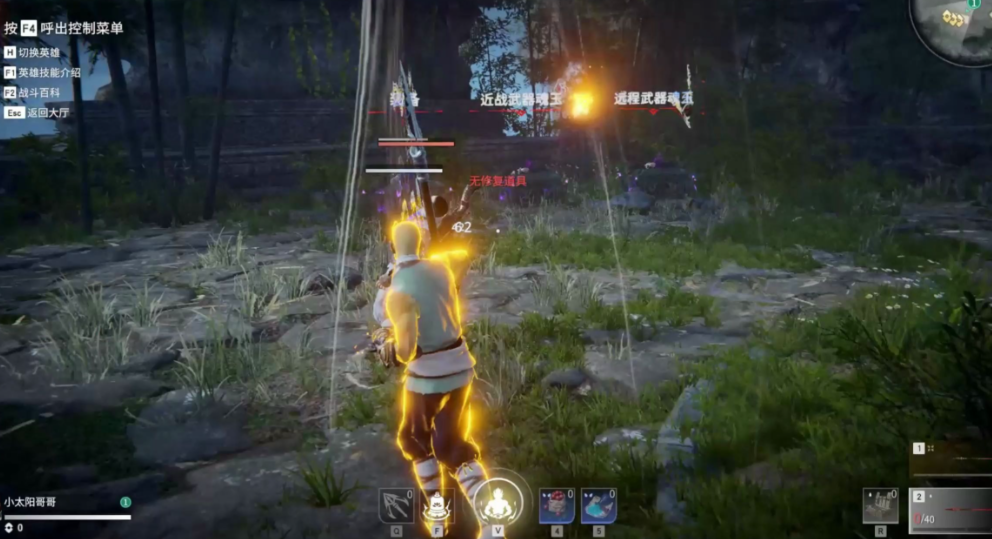This screenshot has width=992, height=539.
Task: Use the blue armor powder slot
Action: [598, 505]
